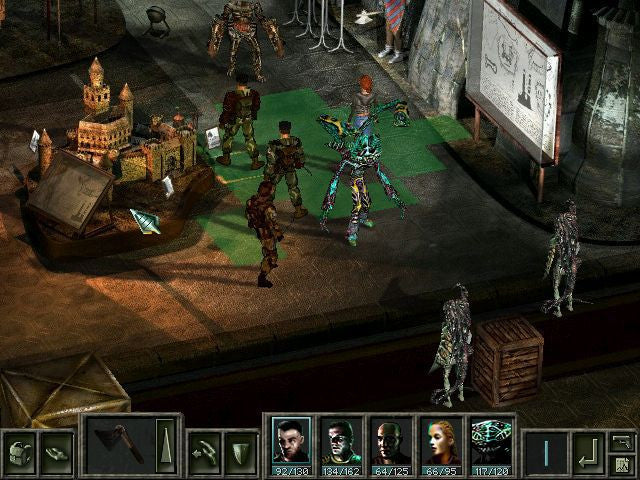Open the small map icon

pos(622,463)
